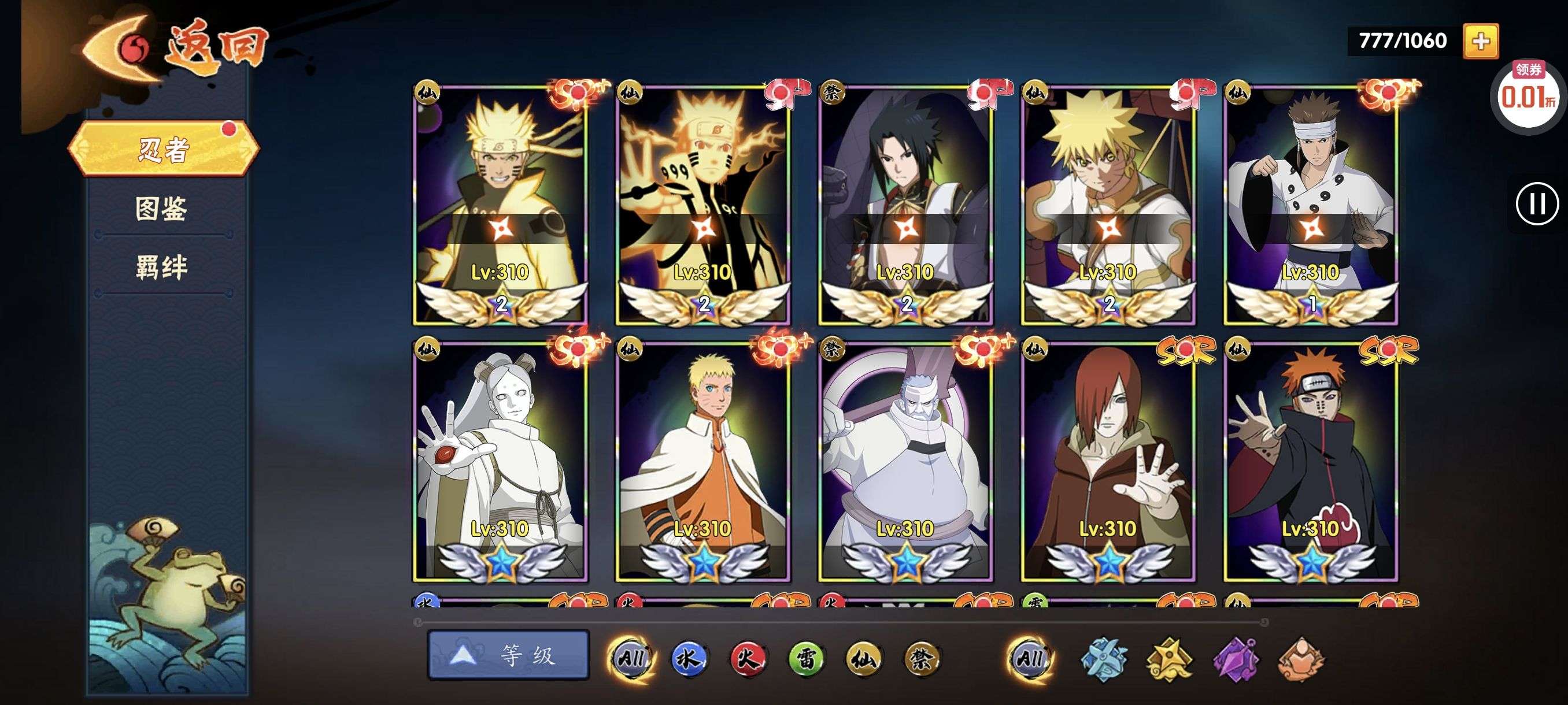This screenshot has height=705, width=1568.
Task: Filter ninjas by fire element 火
Action: click(x=747, y=658)
